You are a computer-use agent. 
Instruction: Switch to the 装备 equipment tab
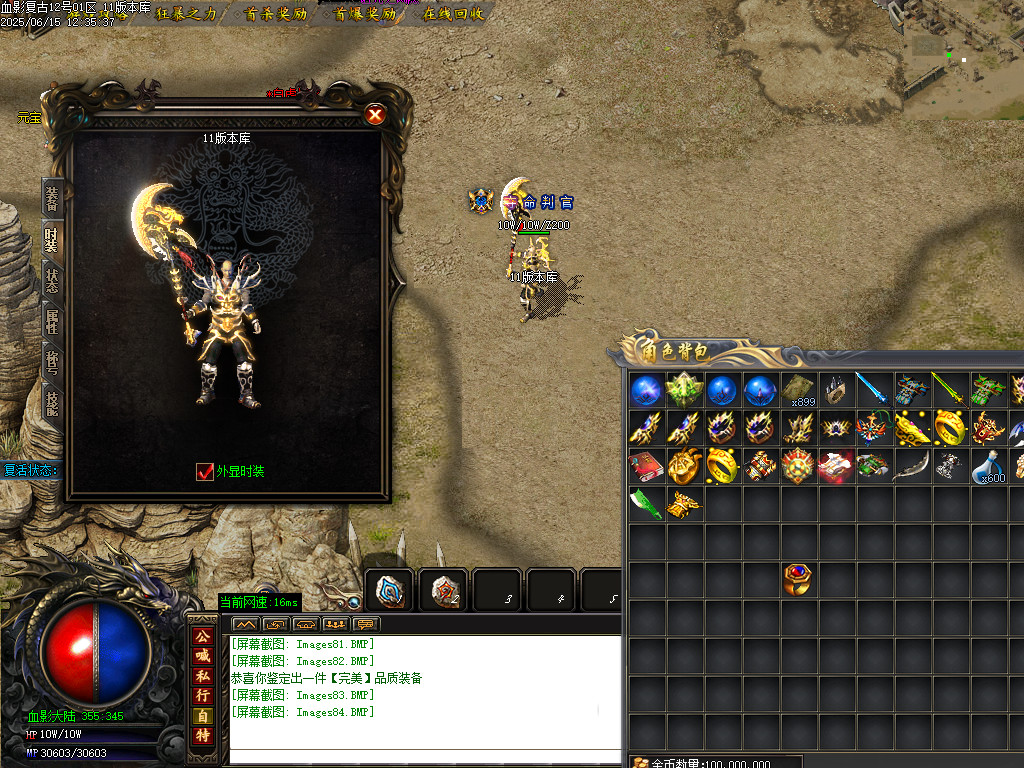pyautogui.click(x=51, y=199)
